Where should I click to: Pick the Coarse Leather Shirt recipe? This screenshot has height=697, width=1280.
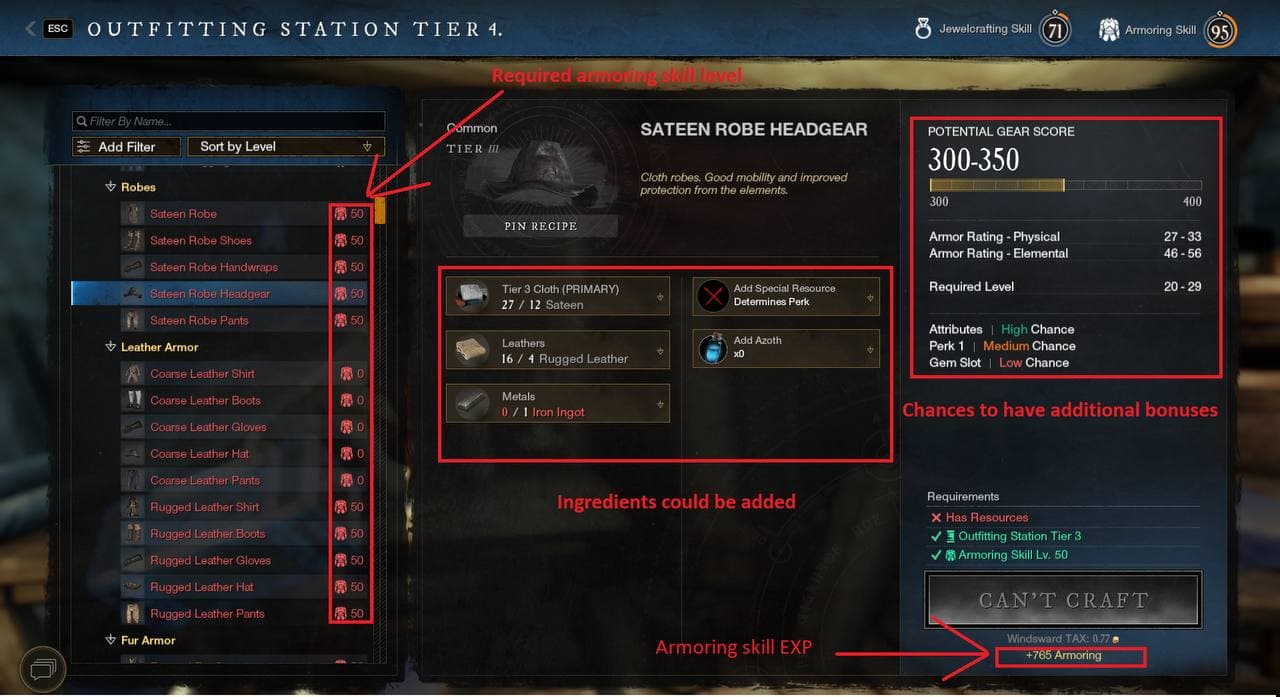pyautogui.click(x=202, y=374)
